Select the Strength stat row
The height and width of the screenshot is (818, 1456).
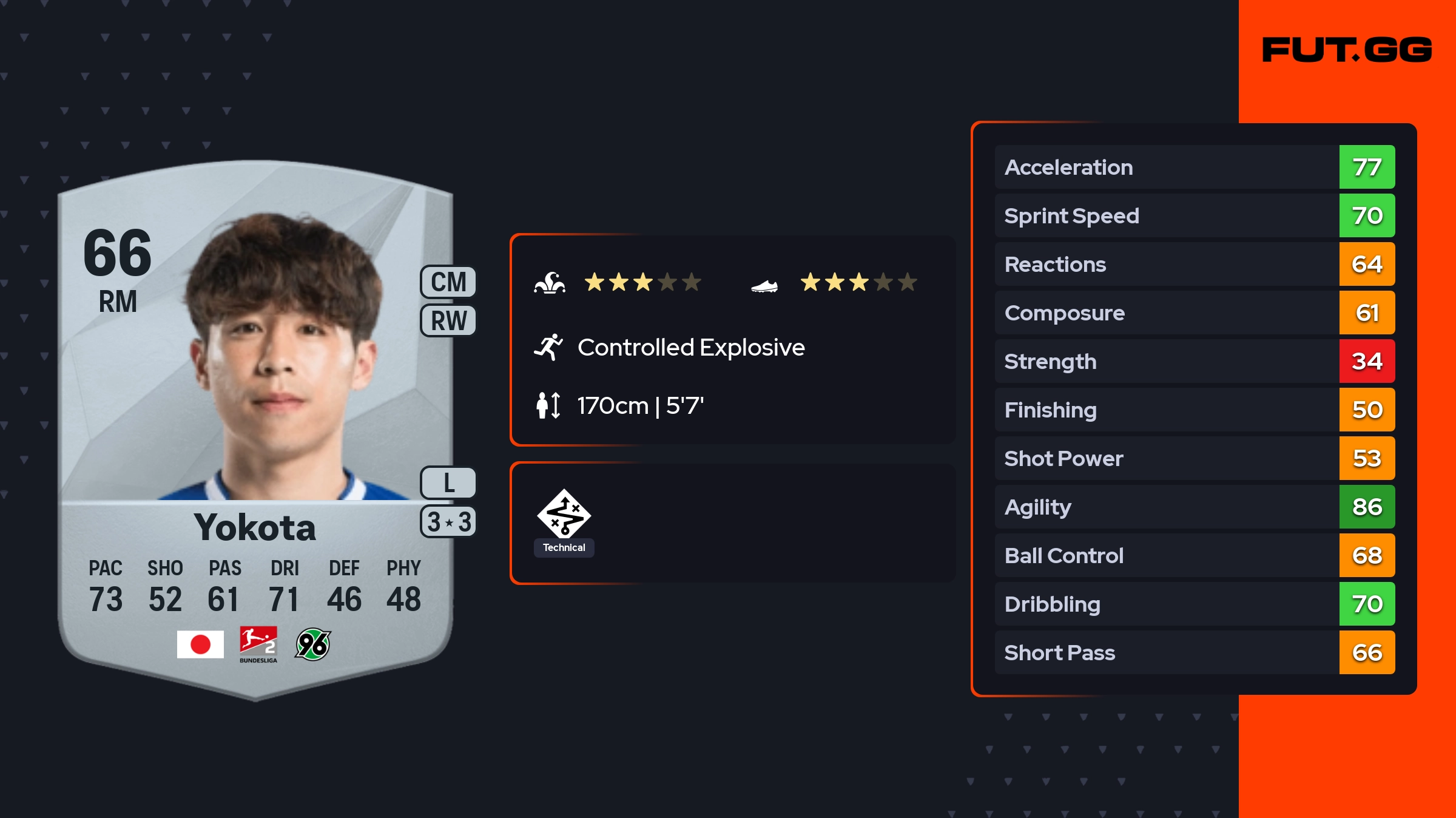pos(1194,361)
